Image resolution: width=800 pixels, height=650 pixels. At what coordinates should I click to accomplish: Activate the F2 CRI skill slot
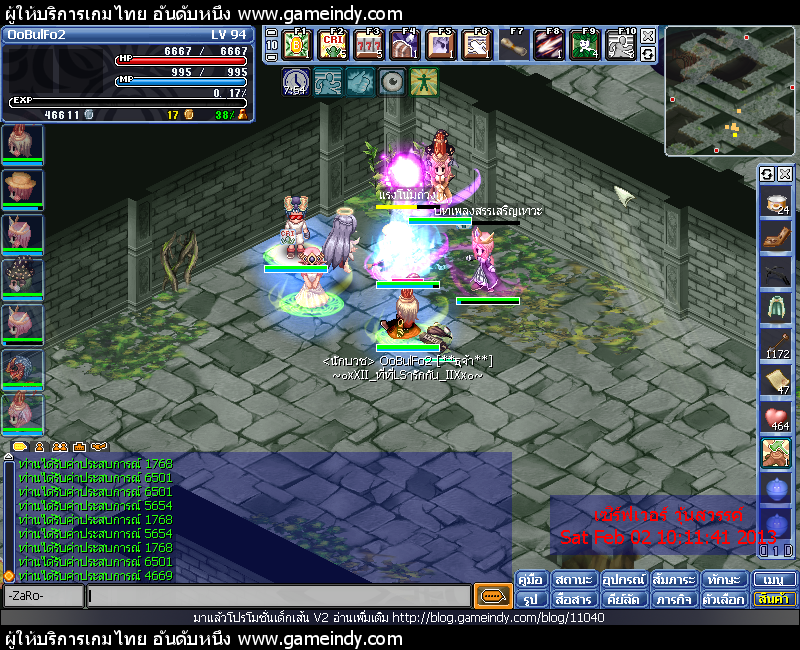pyautogui.click(x=336, y=45)
